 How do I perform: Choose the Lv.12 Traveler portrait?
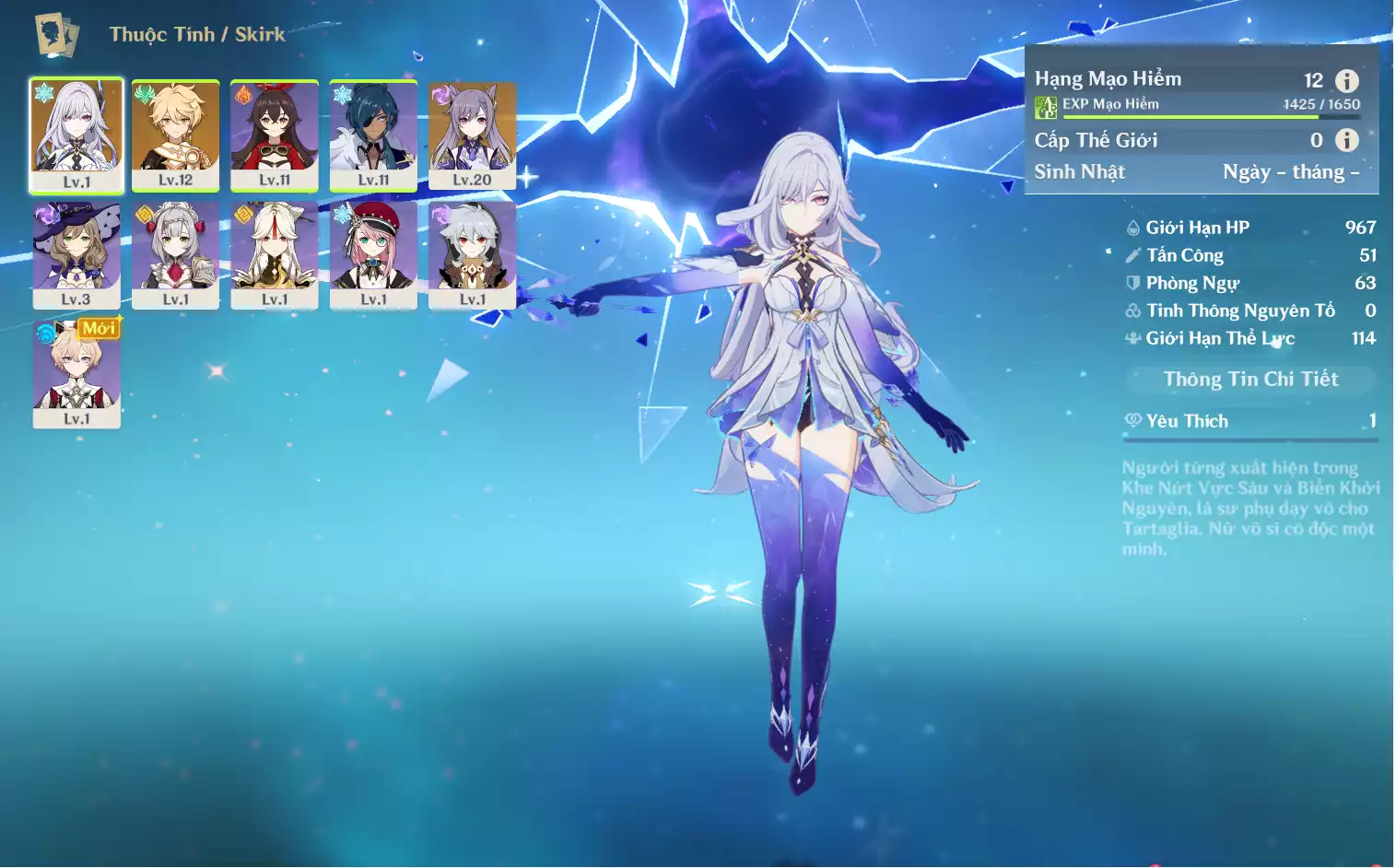pyautogui.click(x=175, y=135)
